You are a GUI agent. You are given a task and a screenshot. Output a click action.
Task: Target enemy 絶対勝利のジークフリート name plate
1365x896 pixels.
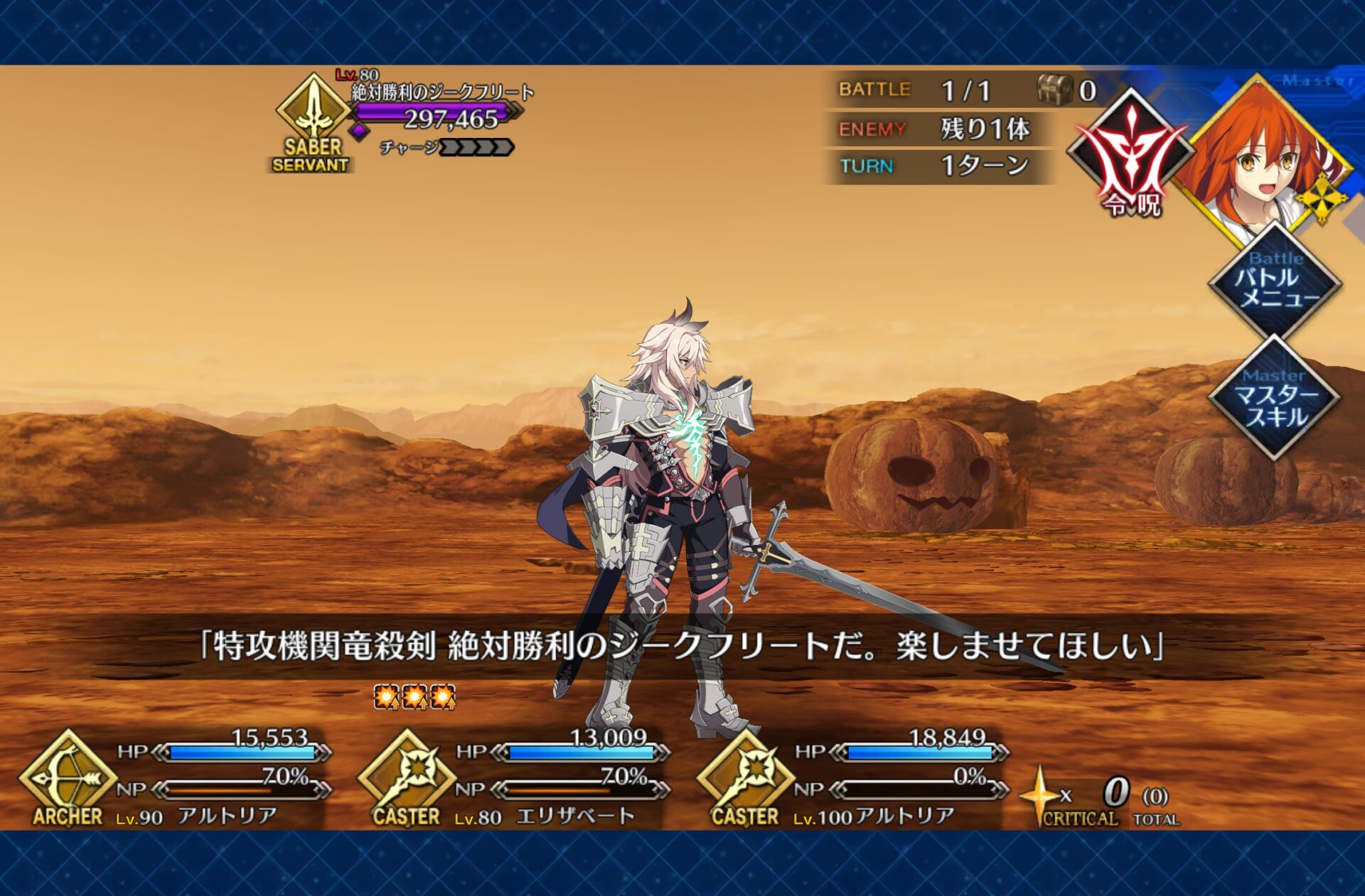coord(442,92)
